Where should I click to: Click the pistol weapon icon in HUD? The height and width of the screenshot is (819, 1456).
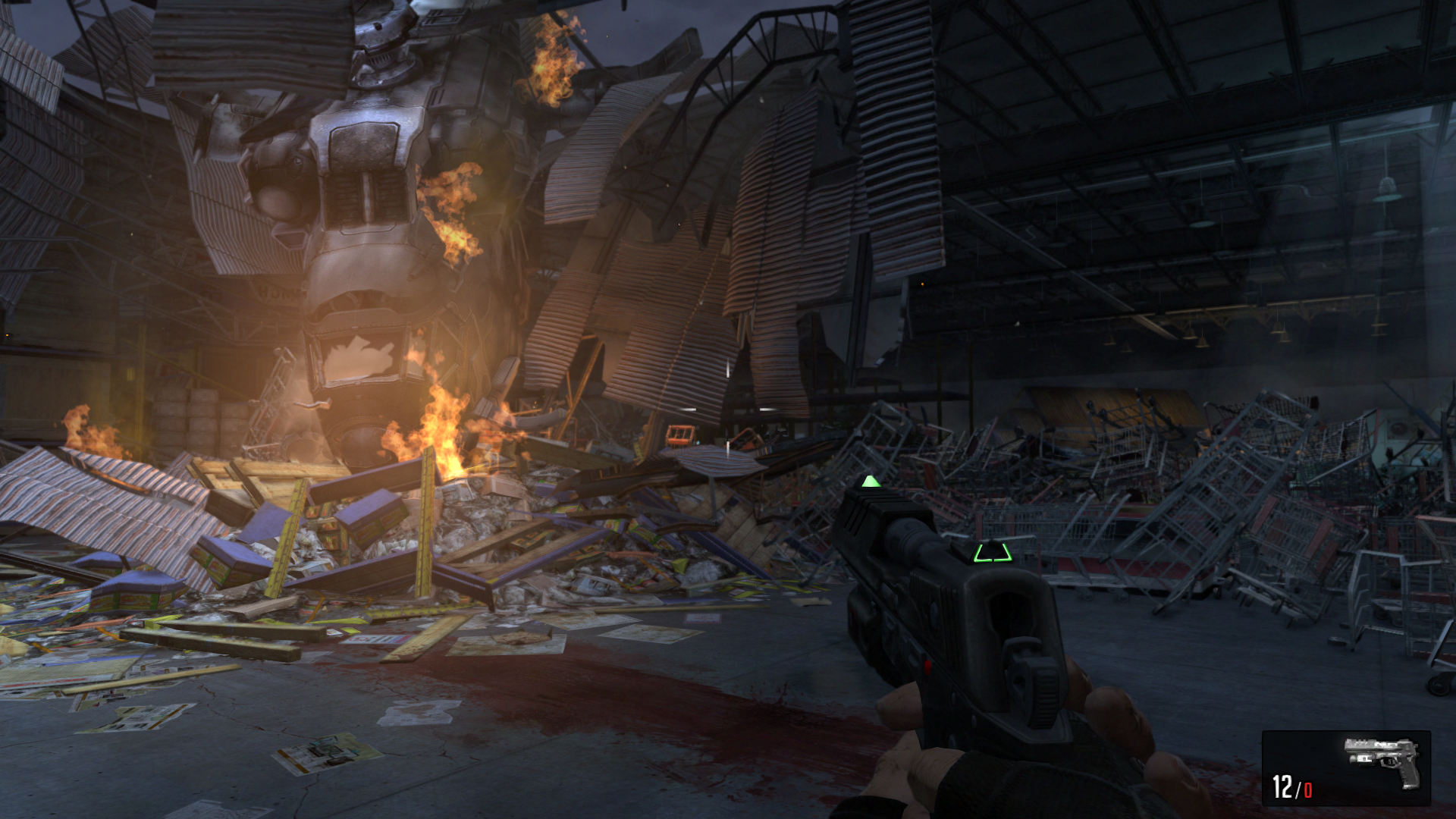tap(1382, 761)
